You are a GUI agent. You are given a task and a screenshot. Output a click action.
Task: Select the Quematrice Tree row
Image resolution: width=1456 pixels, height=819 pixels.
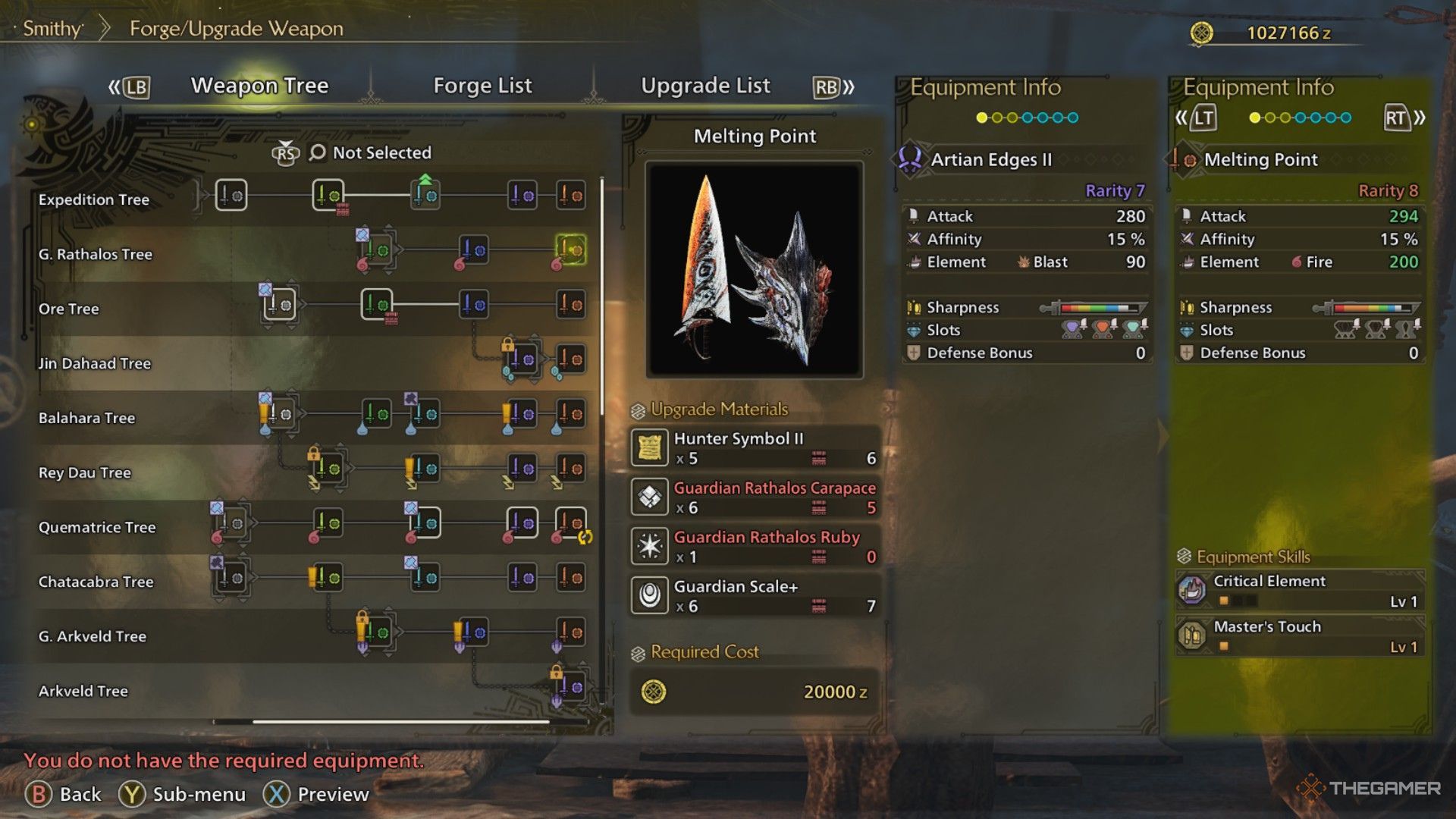pyautogui.click(x=97, y=527)
